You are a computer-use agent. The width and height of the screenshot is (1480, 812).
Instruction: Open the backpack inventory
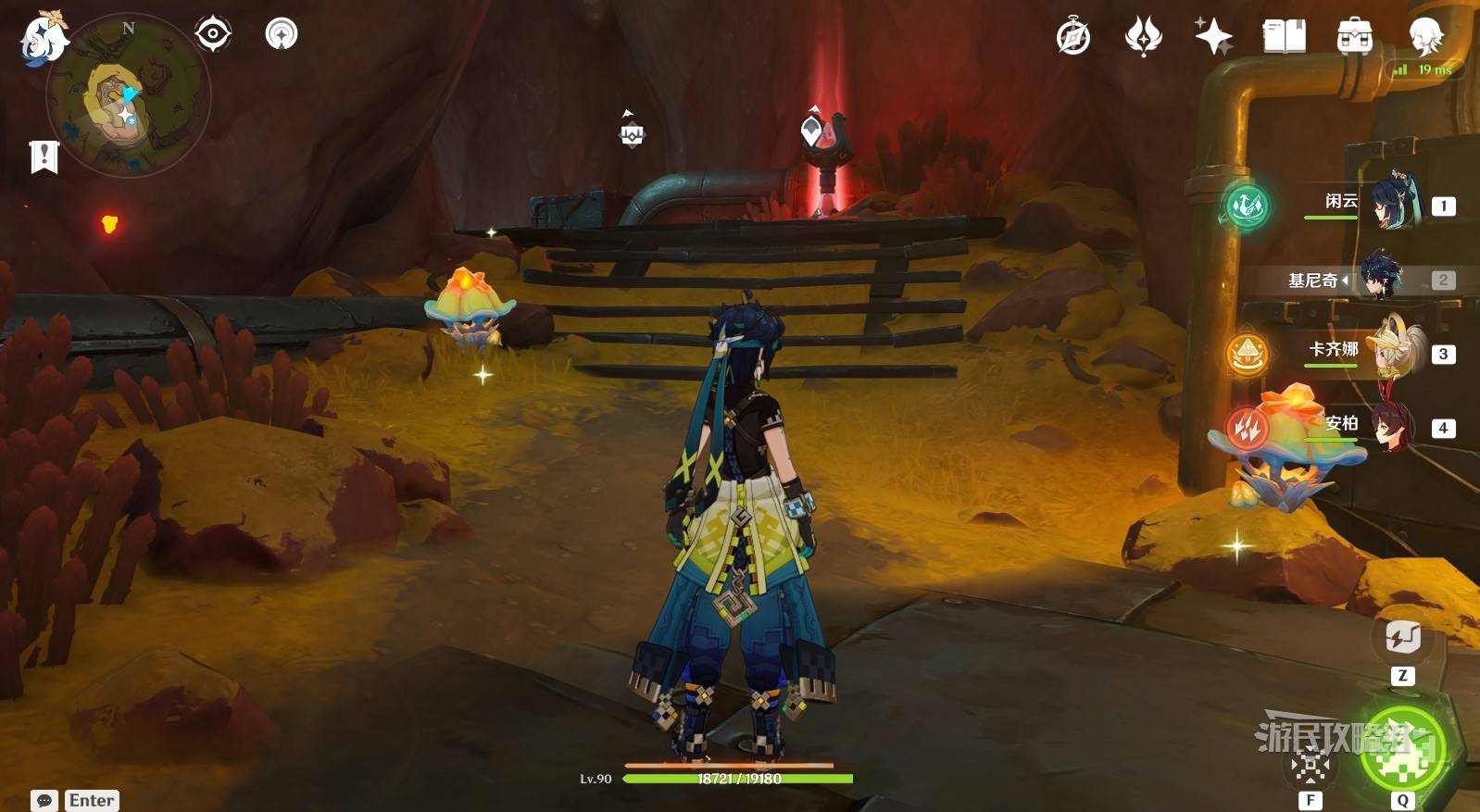click(1354, 37)
